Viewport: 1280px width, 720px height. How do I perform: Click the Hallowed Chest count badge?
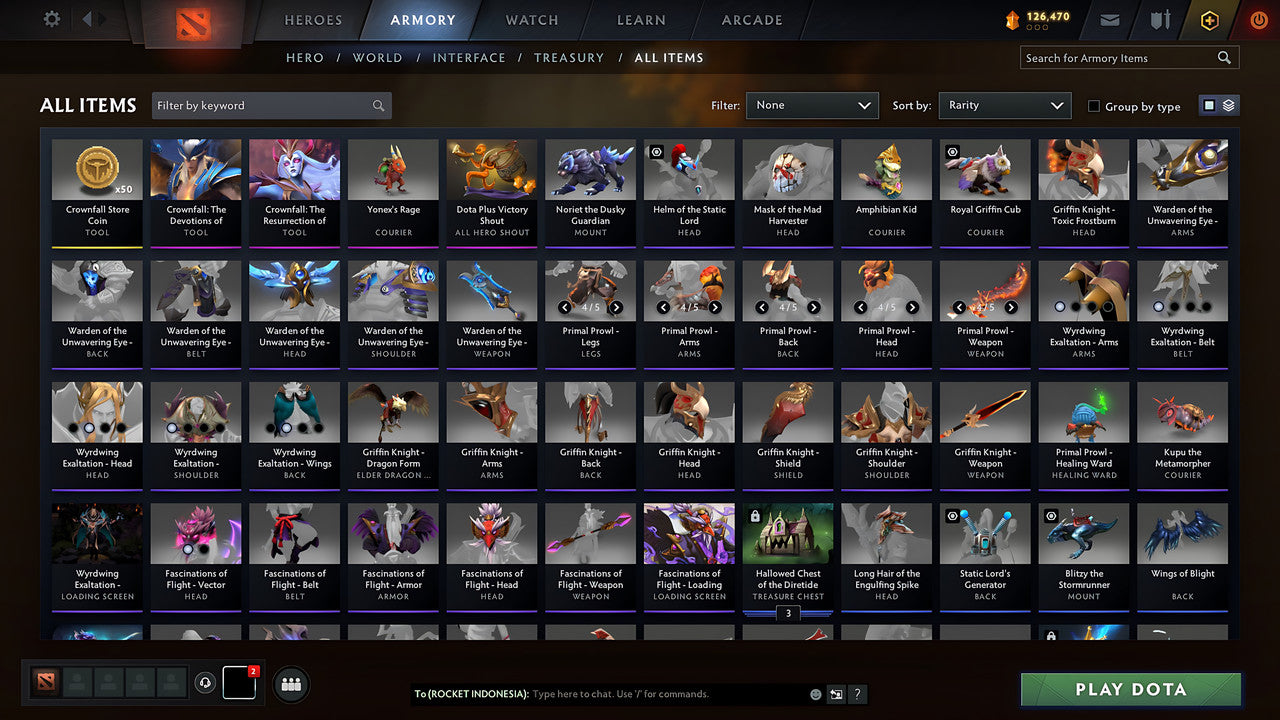coord(788,613)
